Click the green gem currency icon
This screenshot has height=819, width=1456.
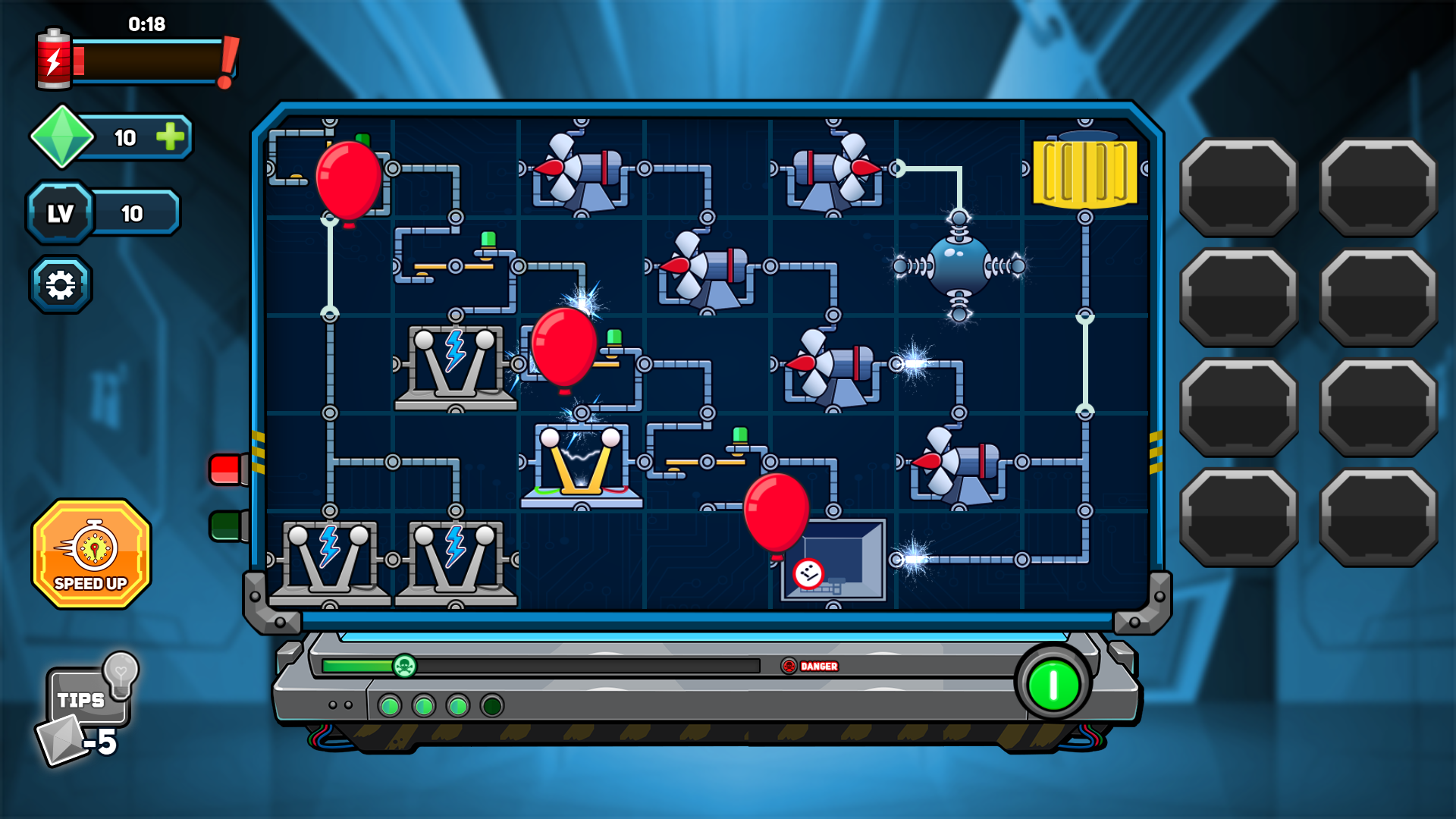62,137
